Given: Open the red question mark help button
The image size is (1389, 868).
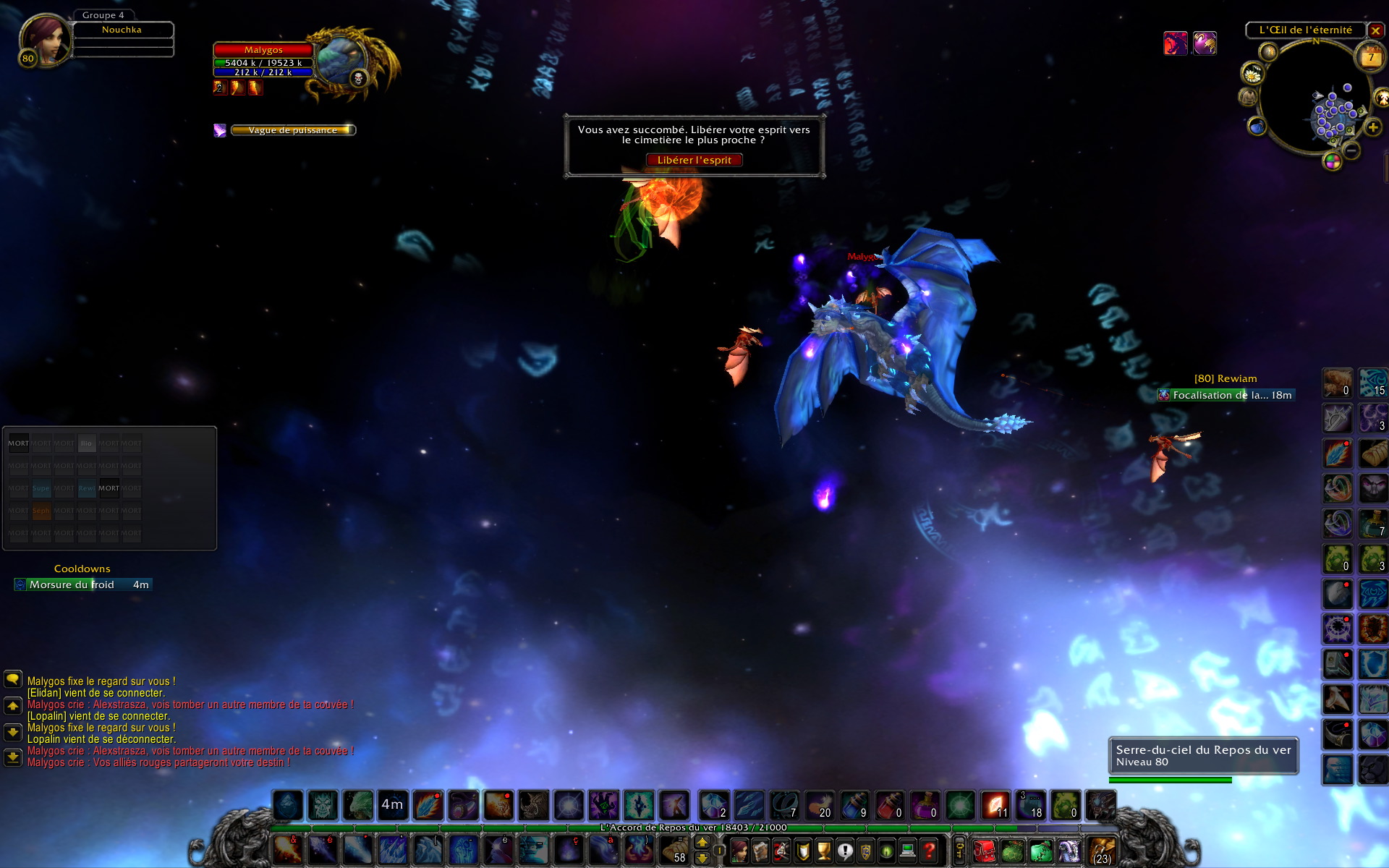Looking at the screenshot, I should [930, 851].
